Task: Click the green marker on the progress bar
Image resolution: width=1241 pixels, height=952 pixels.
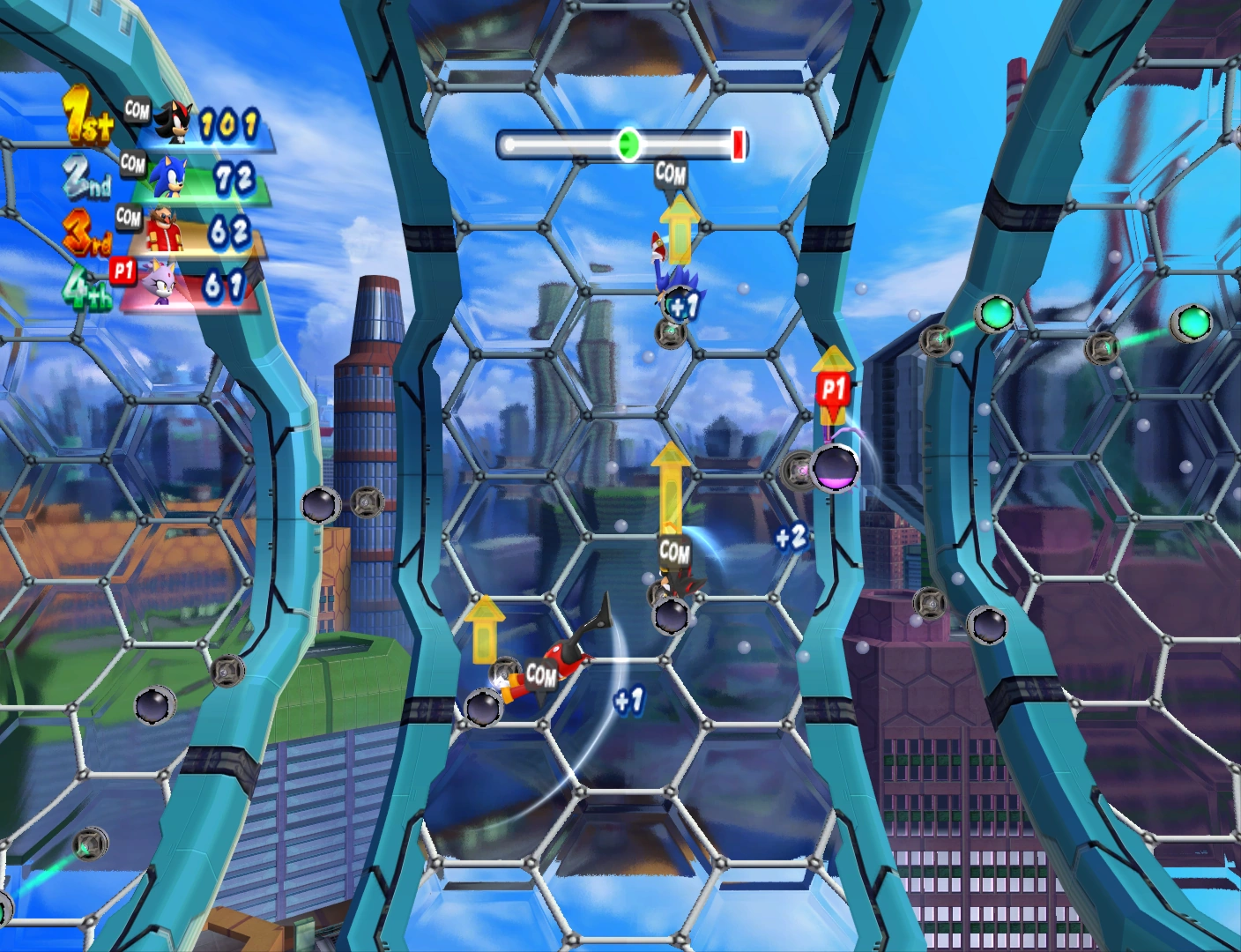Action: pos(628,144)
